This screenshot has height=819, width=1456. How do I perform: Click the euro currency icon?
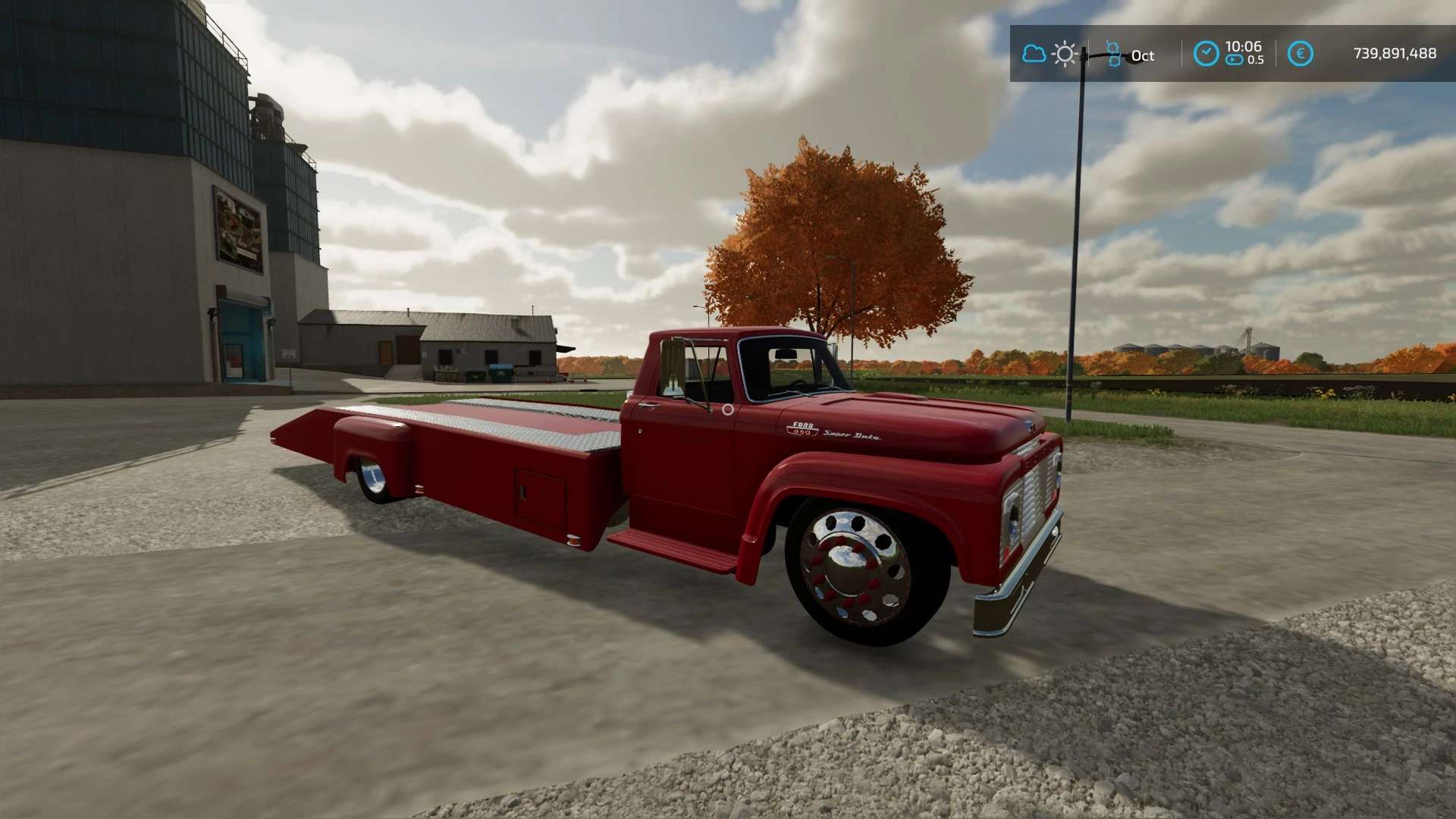pos(1300,54)
